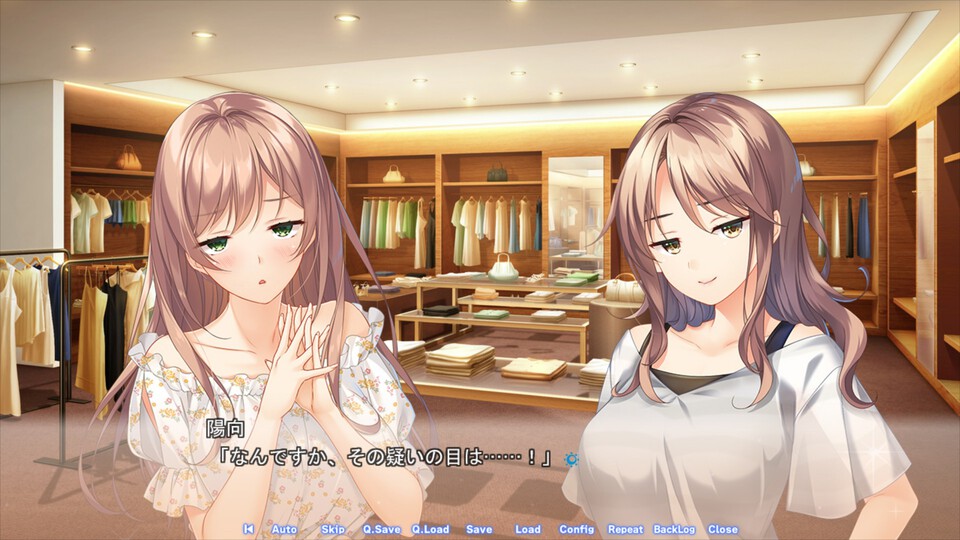Viewport: 960px width, 540px height.
Task: Open the Load menu
Action: pyautogui.click(x=528, y=529)
